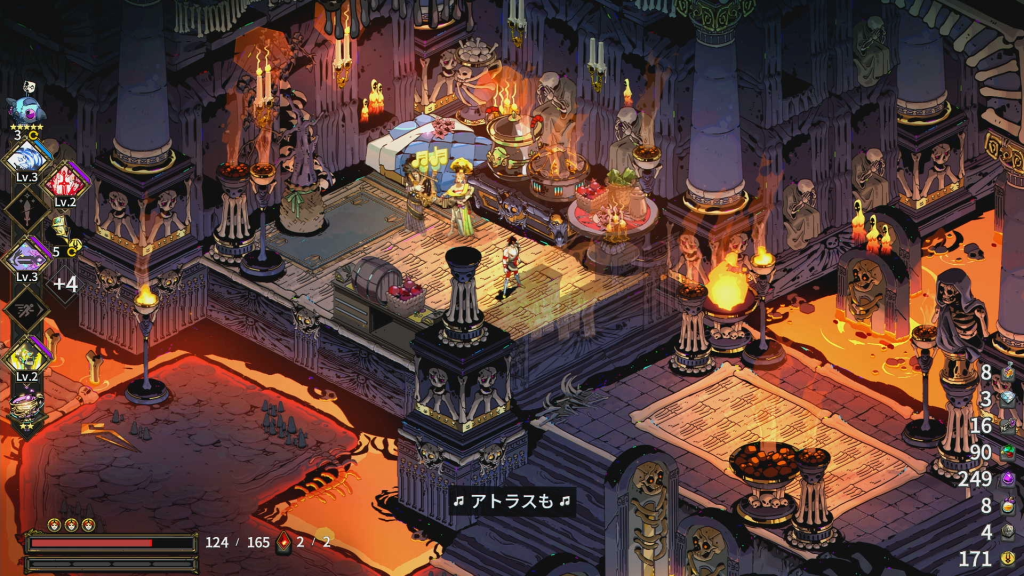Select the empty running-figure dash slot
Image resolution: width=1024 pixels, height=576 pixels.
click(x=25, y=308)
